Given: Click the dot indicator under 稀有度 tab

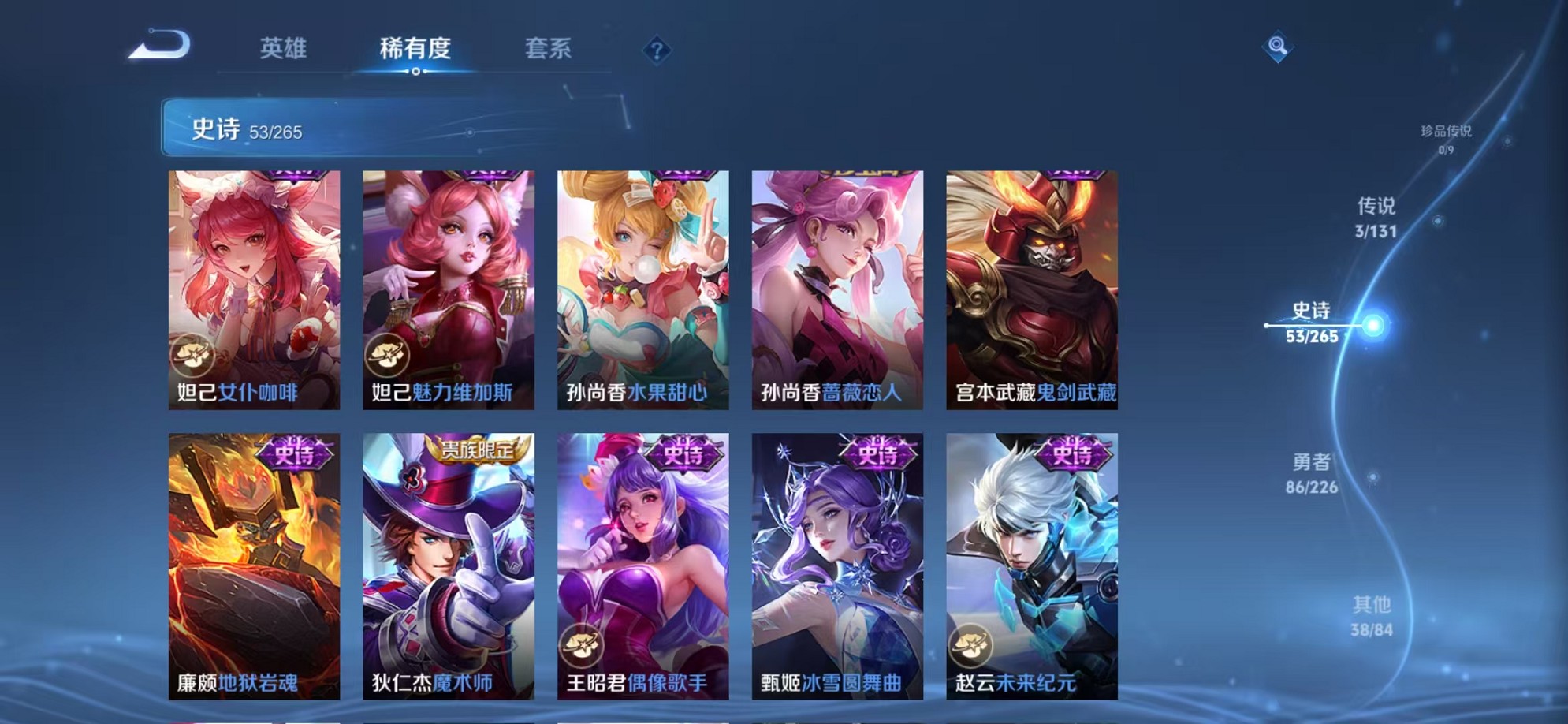Looking at the screenshot, I should pos(415,73).
